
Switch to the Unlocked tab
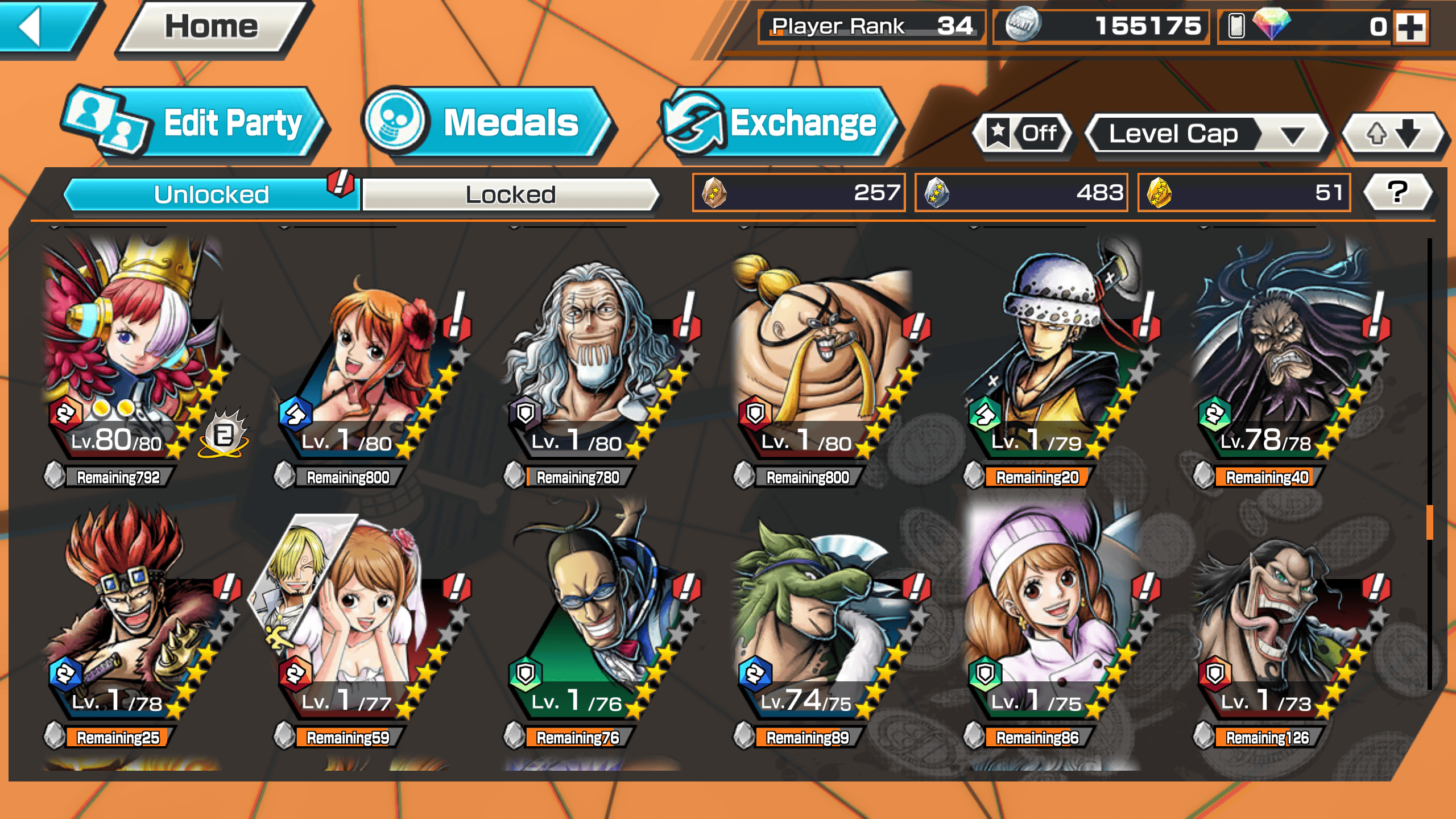[212, 195]
